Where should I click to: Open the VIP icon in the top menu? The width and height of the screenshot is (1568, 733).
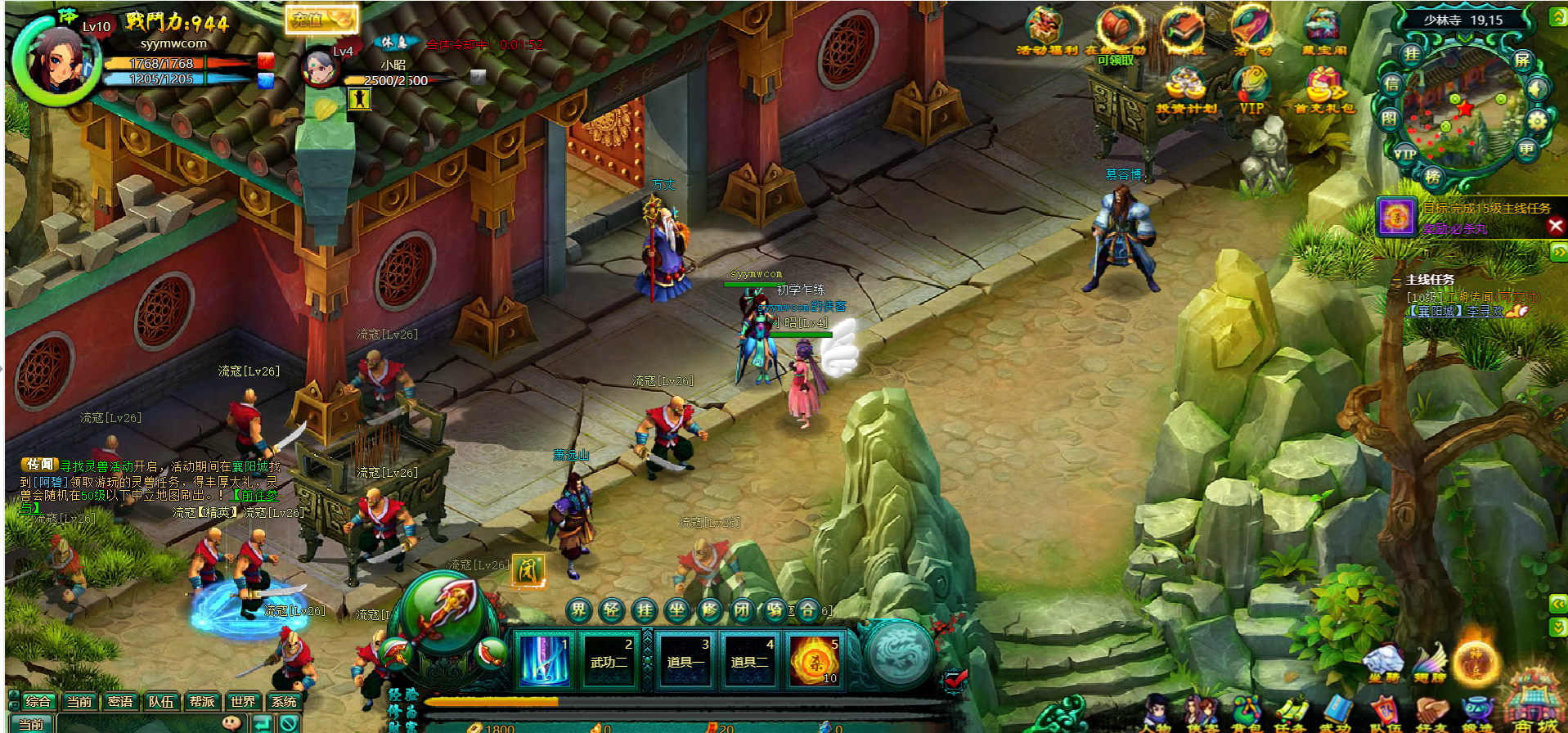(x=1251, y=90)
